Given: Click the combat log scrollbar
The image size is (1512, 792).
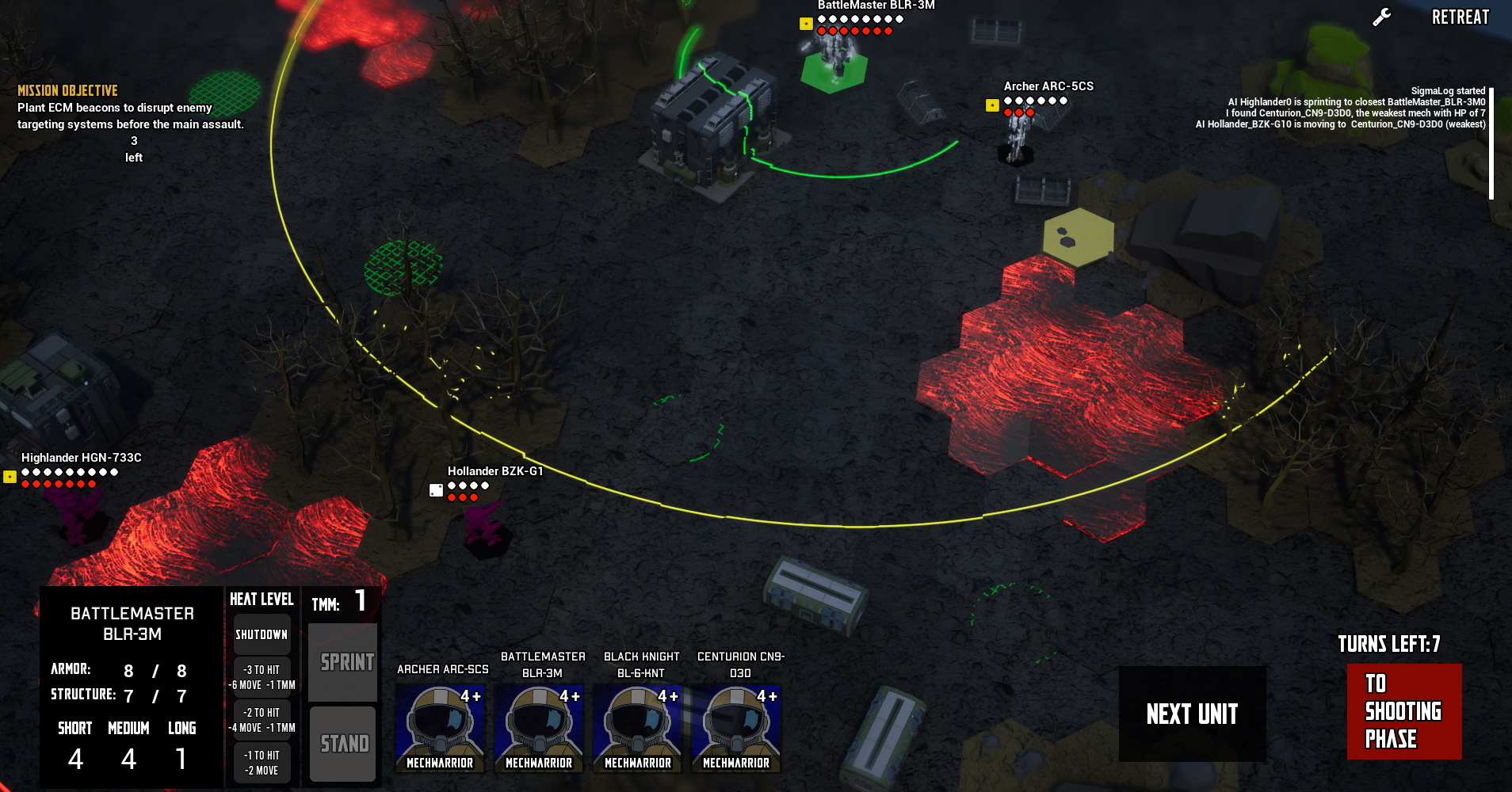Looking at the screenshot, I should pos(1491,143).
